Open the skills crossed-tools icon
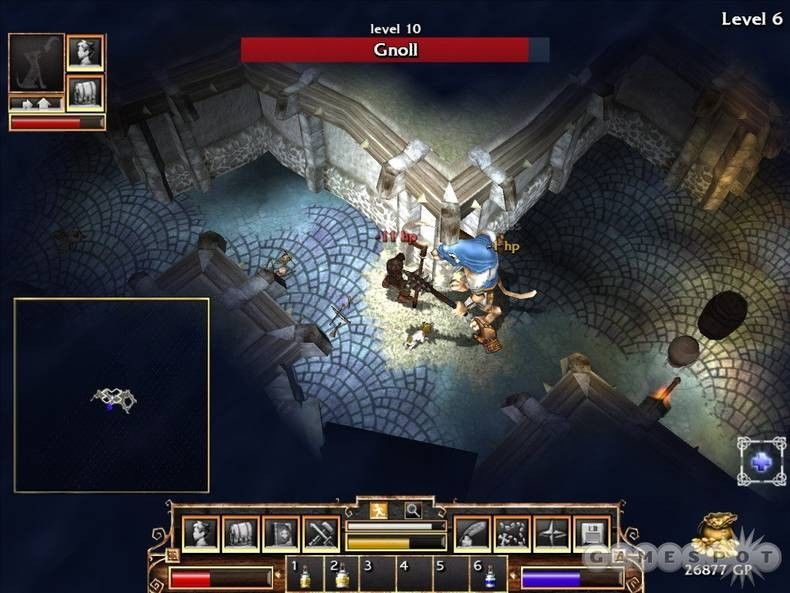Image resolution: width=790 pixels, height=593 pixels. click(x=321, y=534)
